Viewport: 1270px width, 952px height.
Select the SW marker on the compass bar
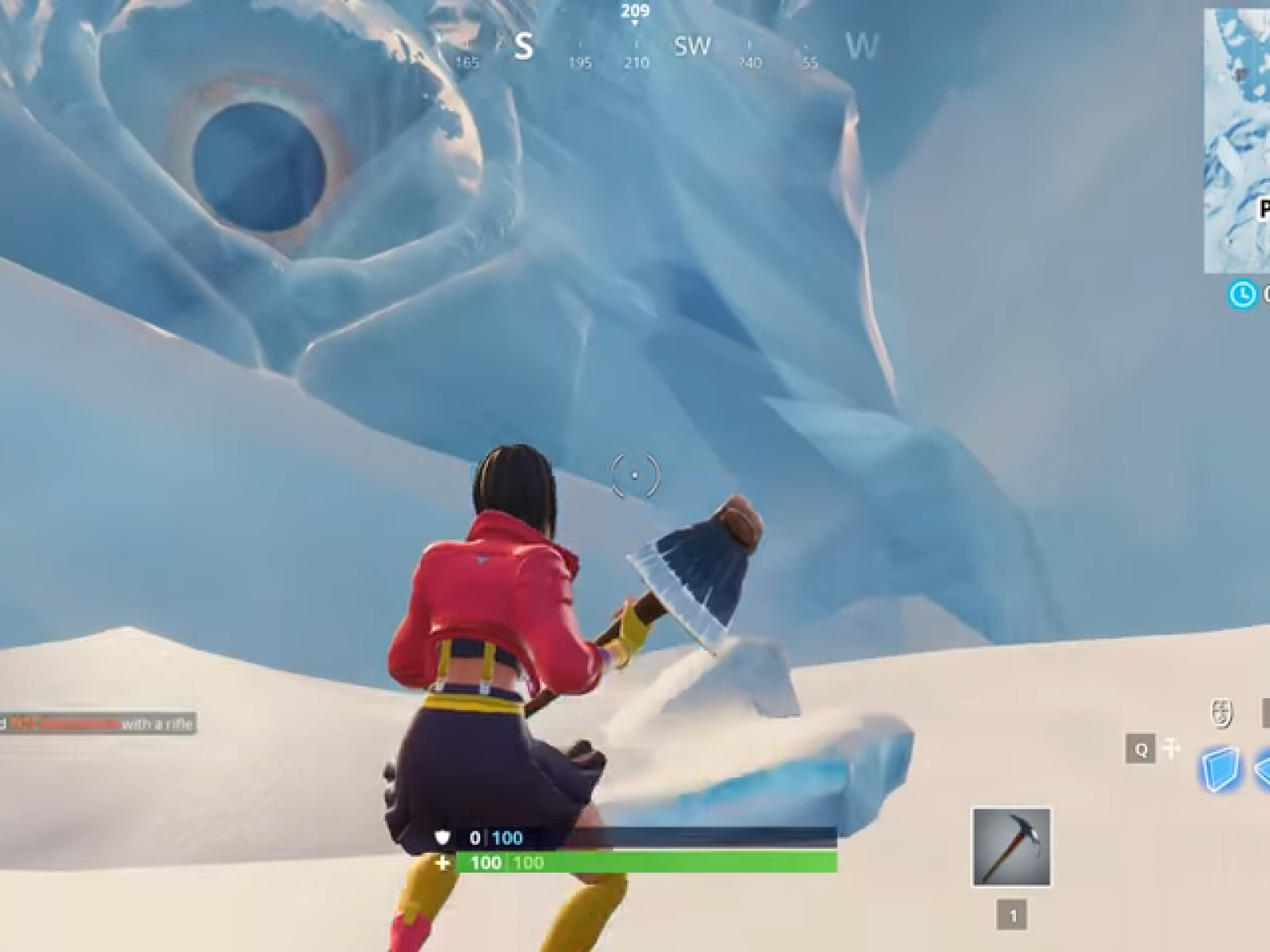click(694, 46)
